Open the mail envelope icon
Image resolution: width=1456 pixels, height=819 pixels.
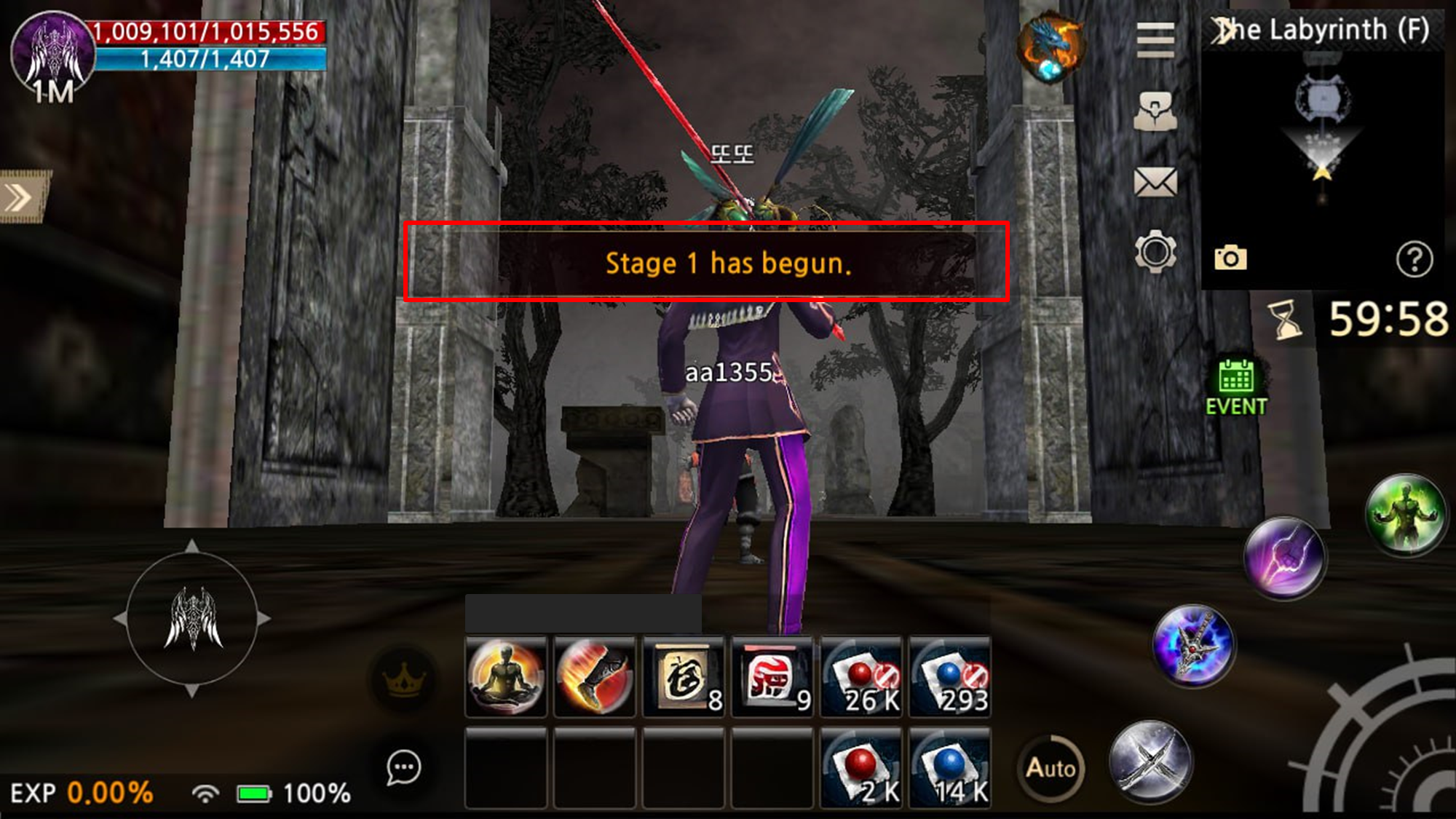(1155, 182)
